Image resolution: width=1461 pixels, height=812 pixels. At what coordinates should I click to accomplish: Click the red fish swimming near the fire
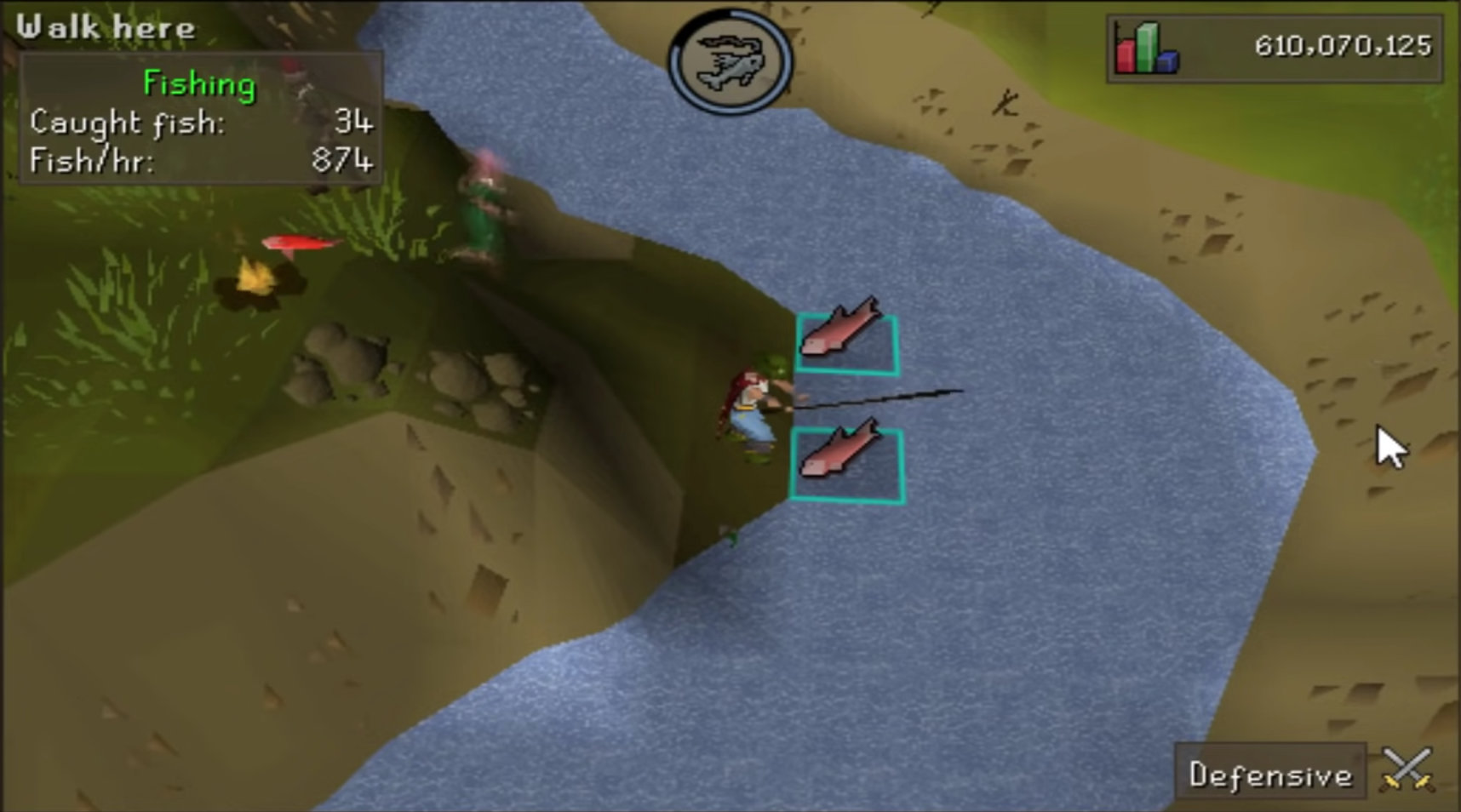pos(302,243)
